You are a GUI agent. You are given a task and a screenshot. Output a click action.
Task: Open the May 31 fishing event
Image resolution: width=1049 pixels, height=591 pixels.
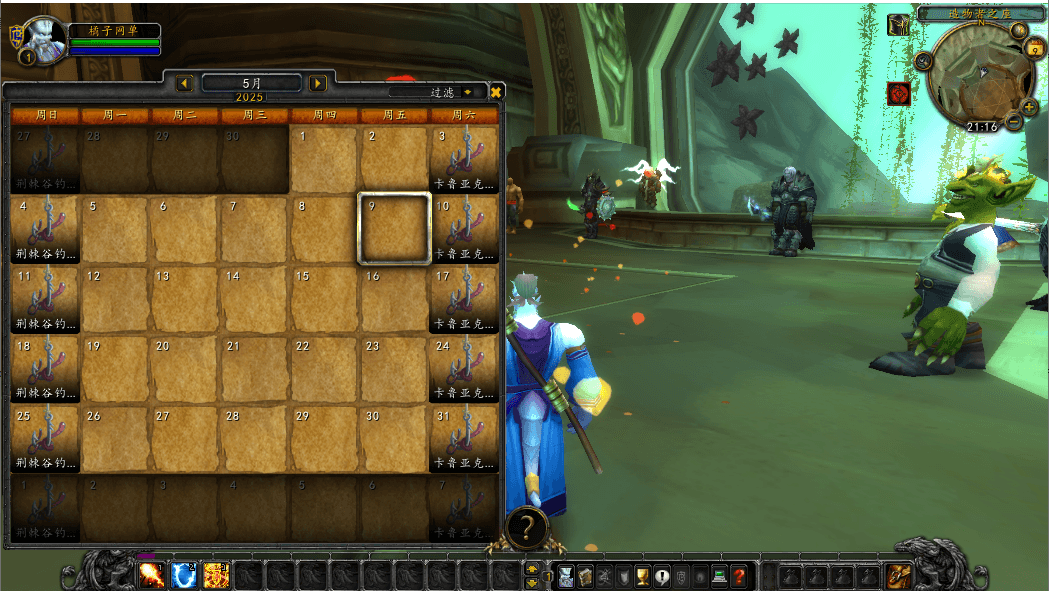point(464,439)
